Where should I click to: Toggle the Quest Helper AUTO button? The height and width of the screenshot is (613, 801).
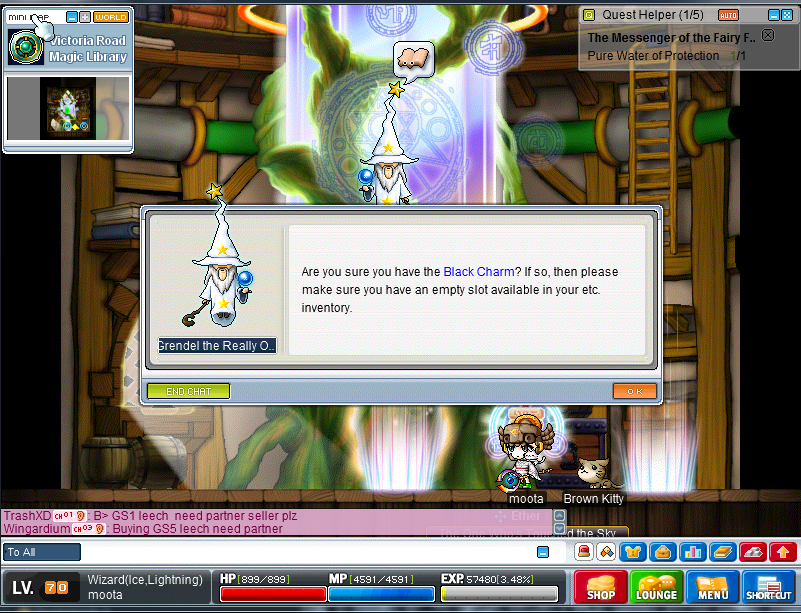tap(728, 15)
